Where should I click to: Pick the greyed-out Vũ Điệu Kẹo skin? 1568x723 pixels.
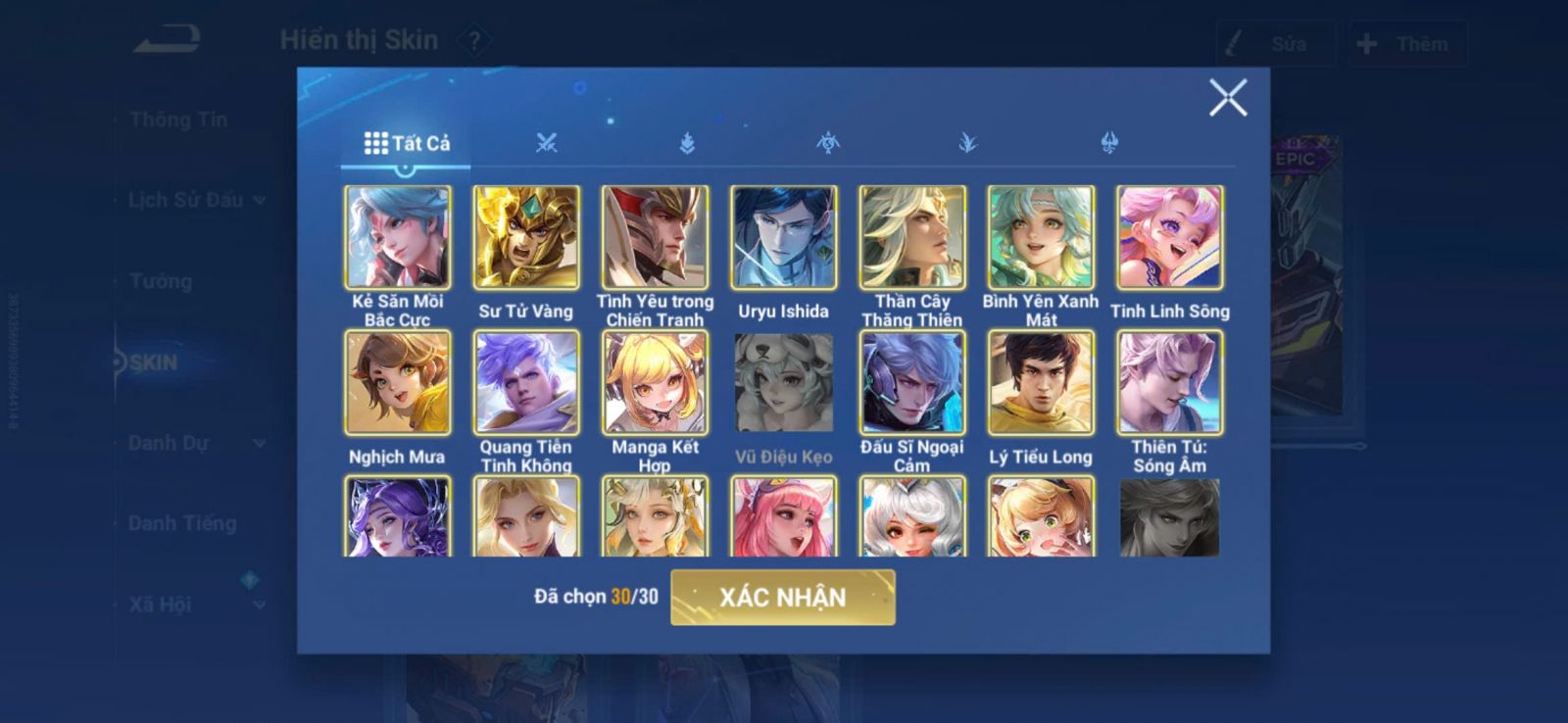coord(783,383)
